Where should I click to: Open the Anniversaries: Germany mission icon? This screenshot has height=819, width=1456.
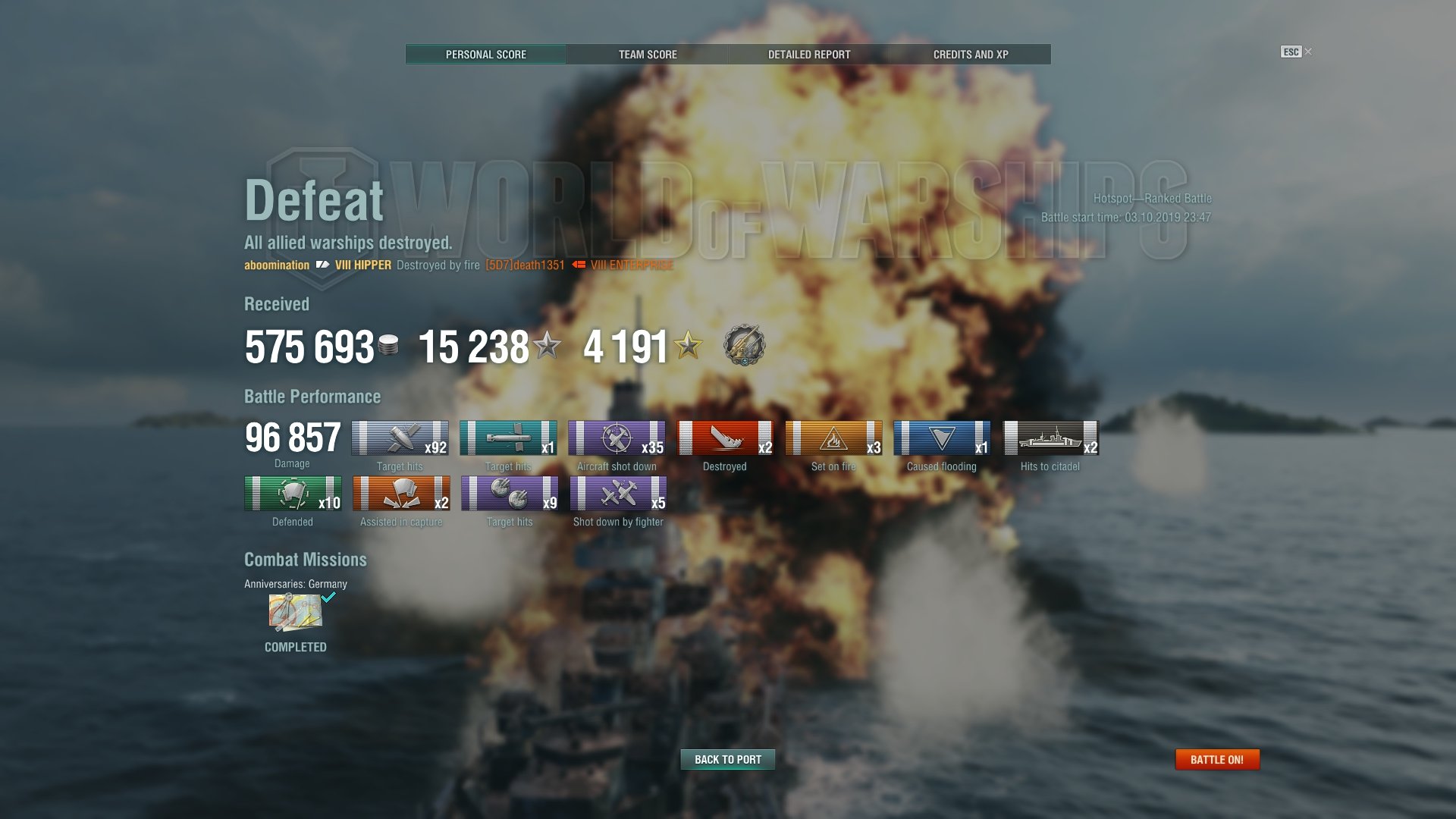point(296,613)
